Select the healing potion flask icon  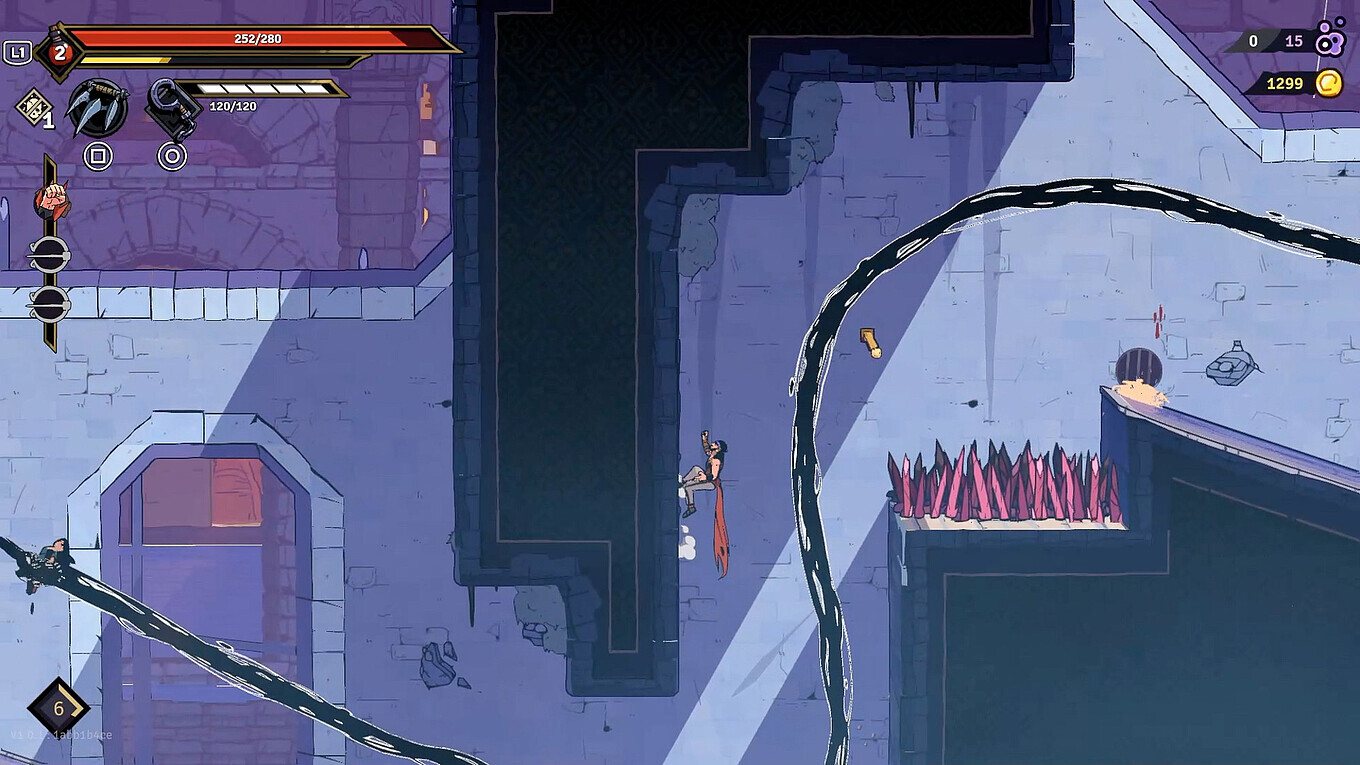click(59, 52)
